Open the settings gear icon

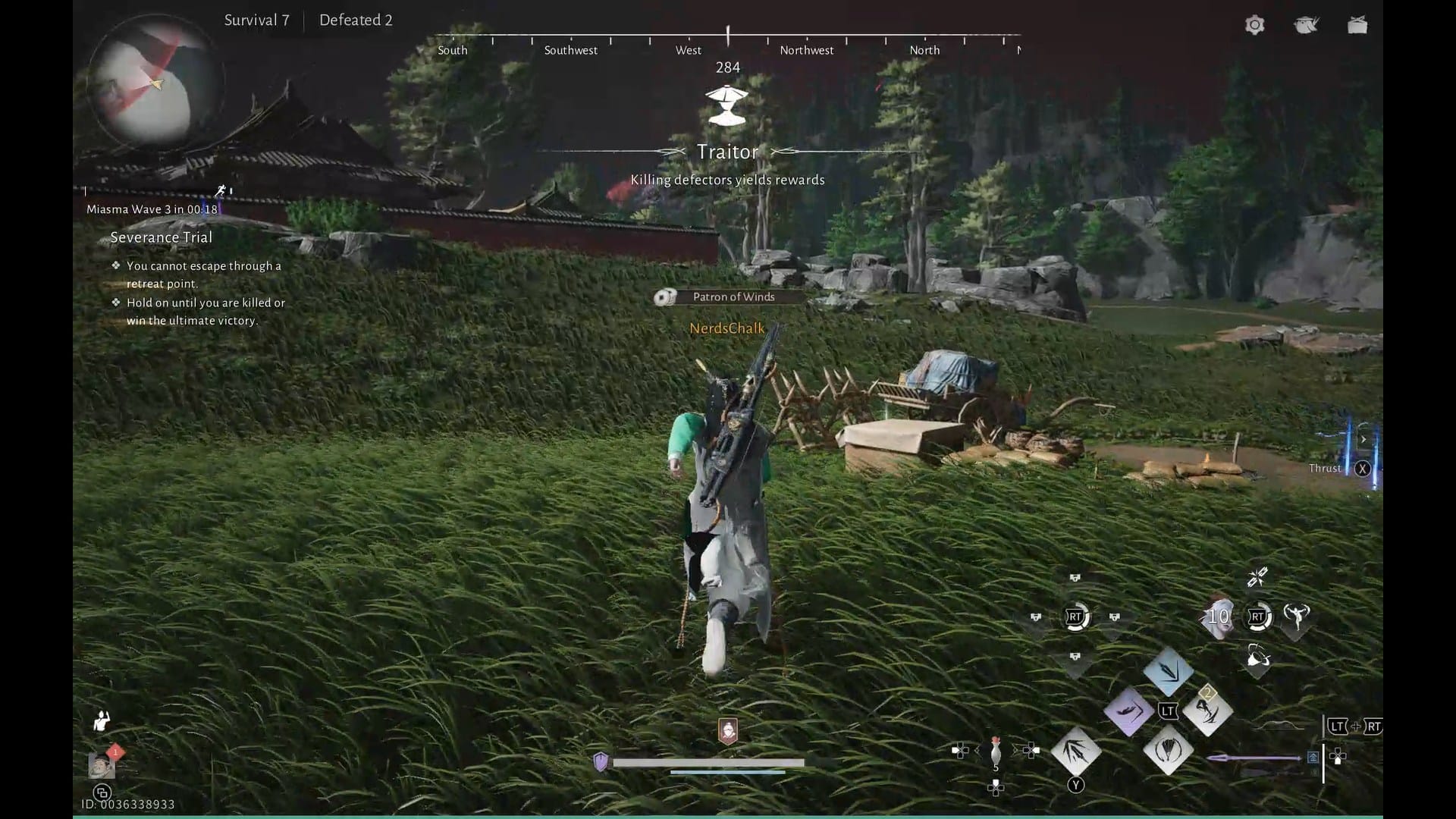click(x=1254, y=25)
